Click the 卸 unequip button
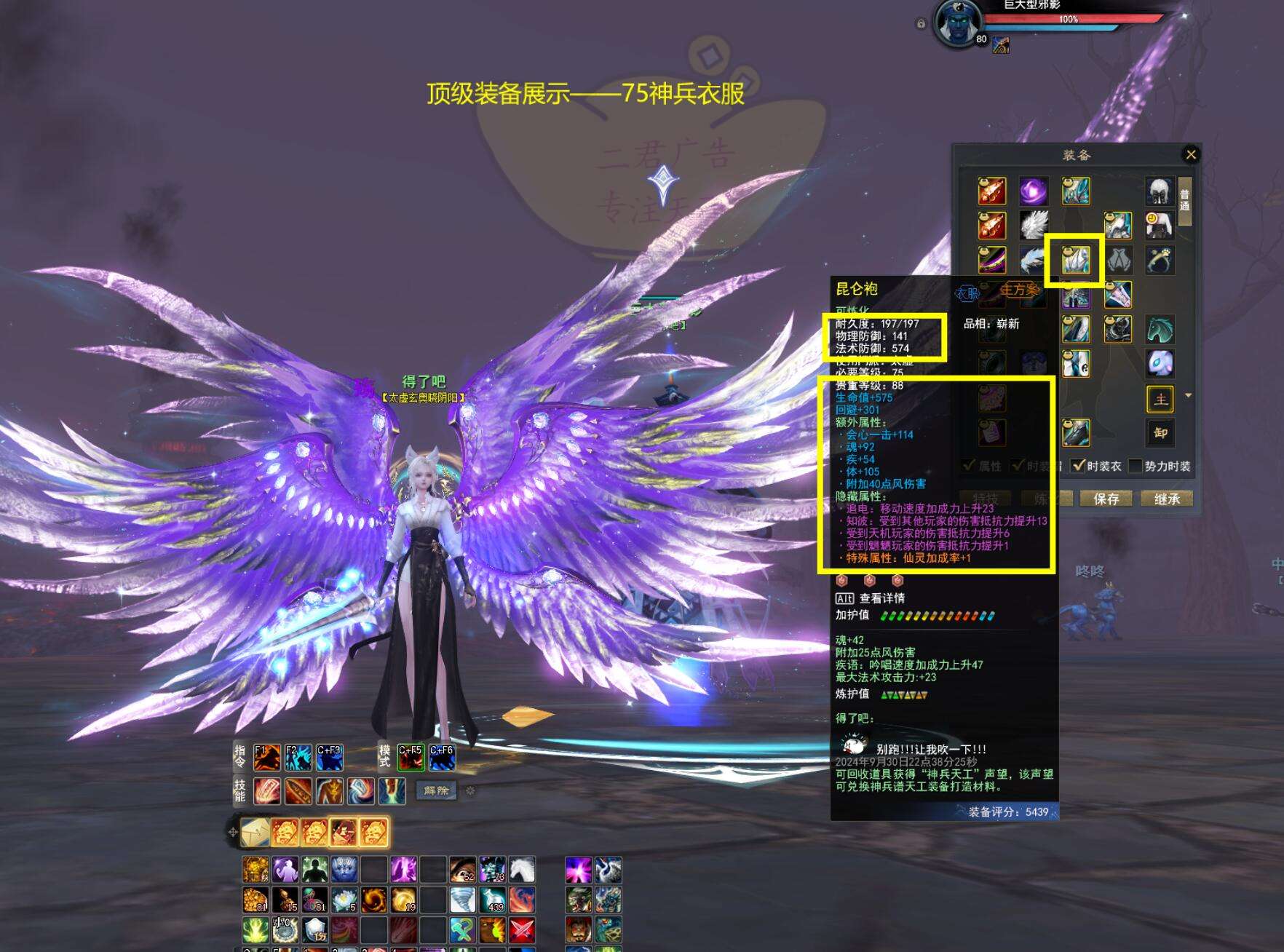Viewport: 1284px width, 952px height. [x=1160, y=433]
